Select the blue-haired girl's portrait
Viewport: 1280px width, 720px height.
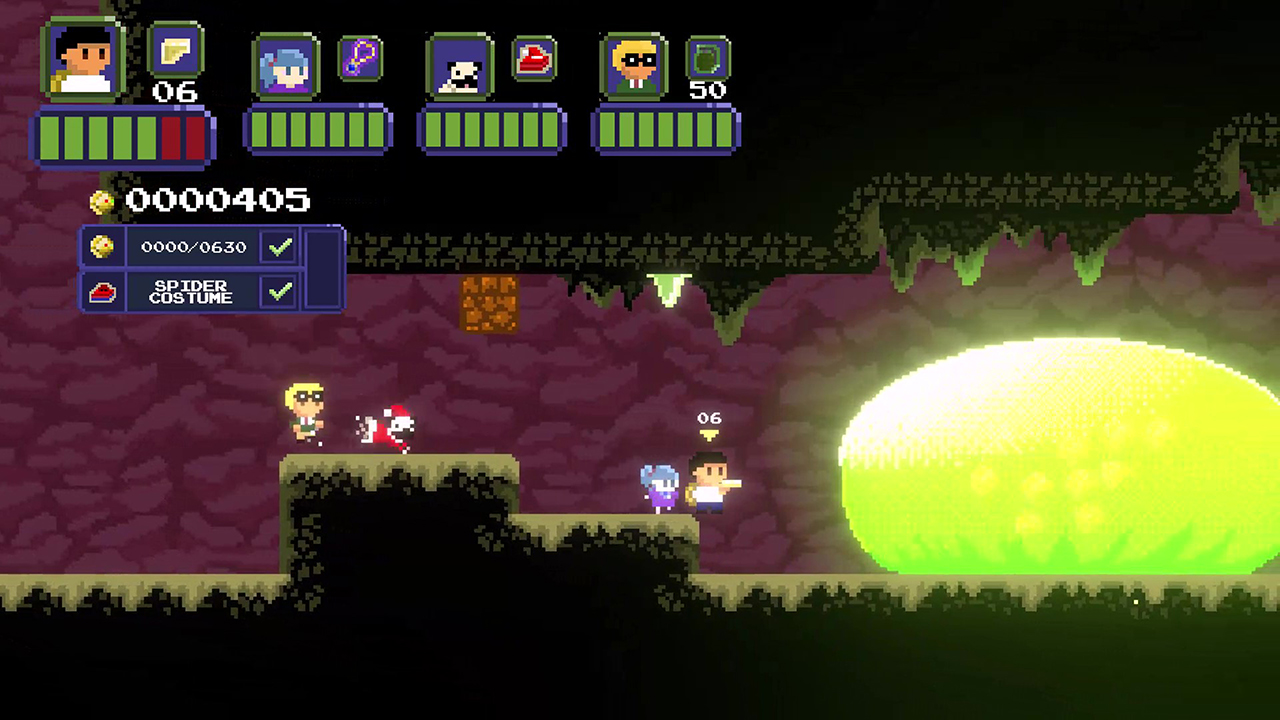287,65
